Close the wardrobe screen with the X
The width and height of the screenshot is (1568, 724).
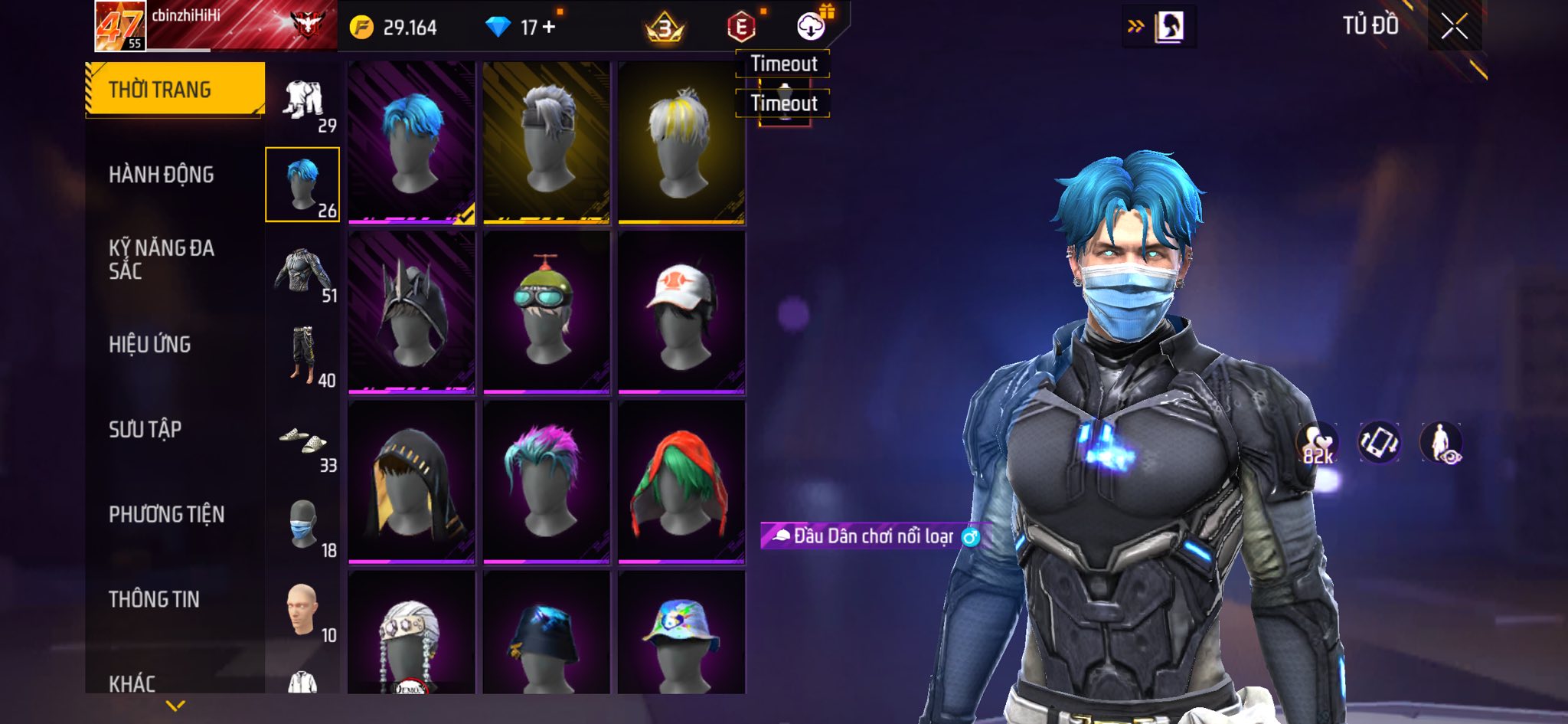[1454, 27]
